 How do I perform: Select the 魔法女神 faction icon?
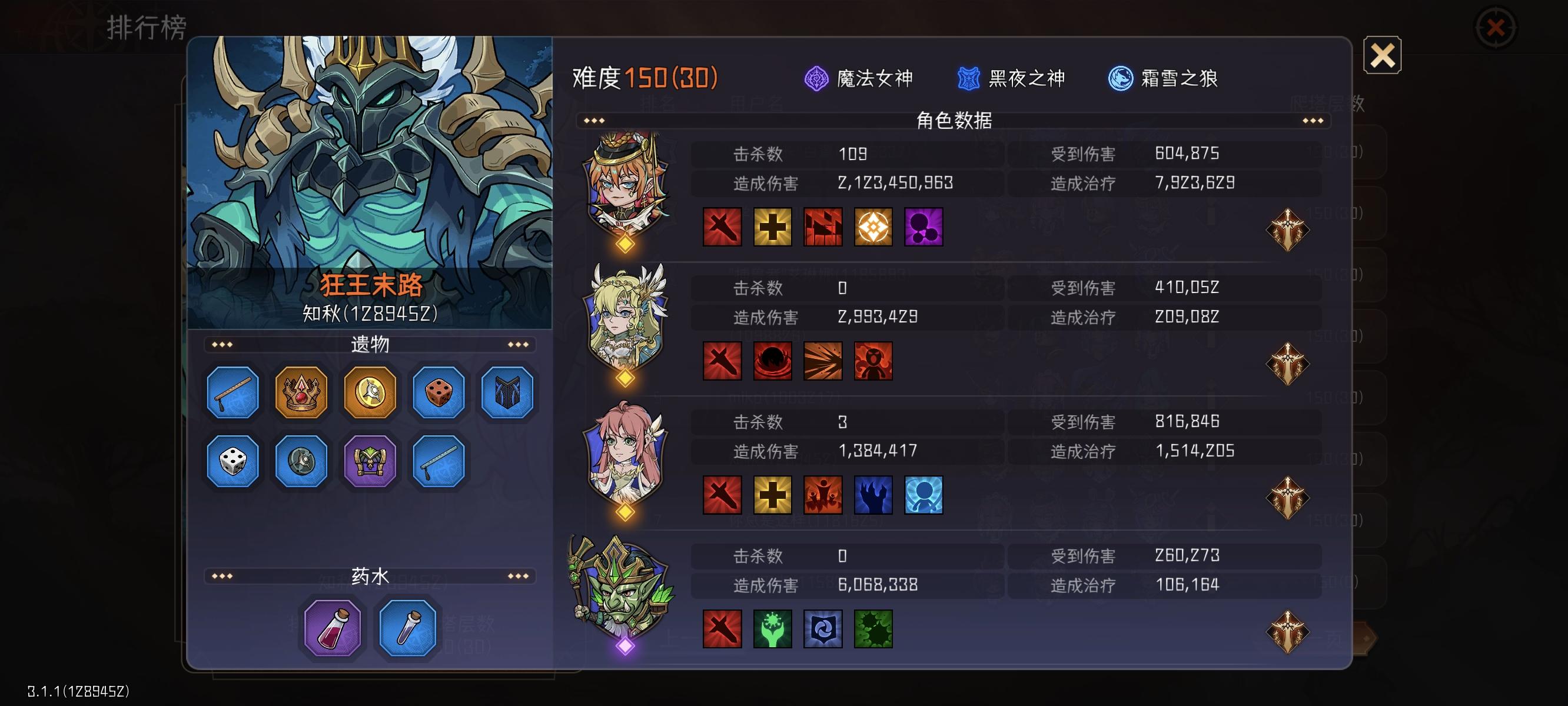point(816,78)
